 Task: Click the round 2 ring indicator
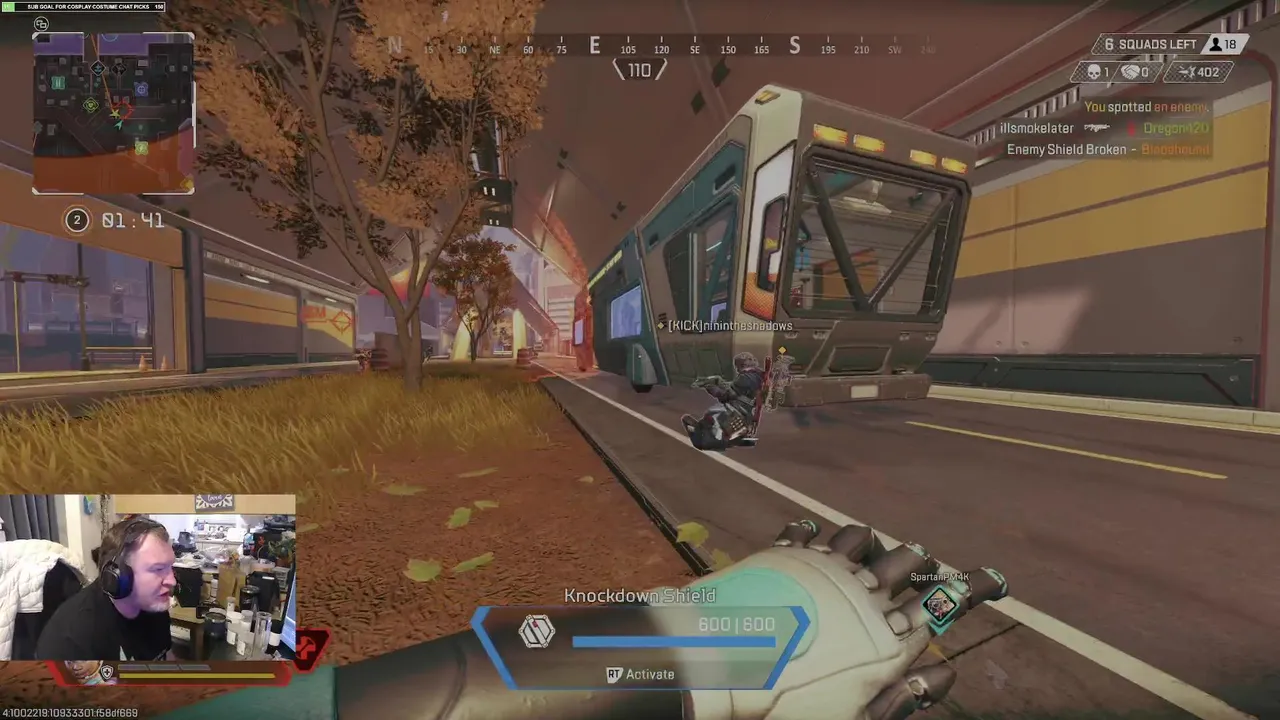[77, 220]
